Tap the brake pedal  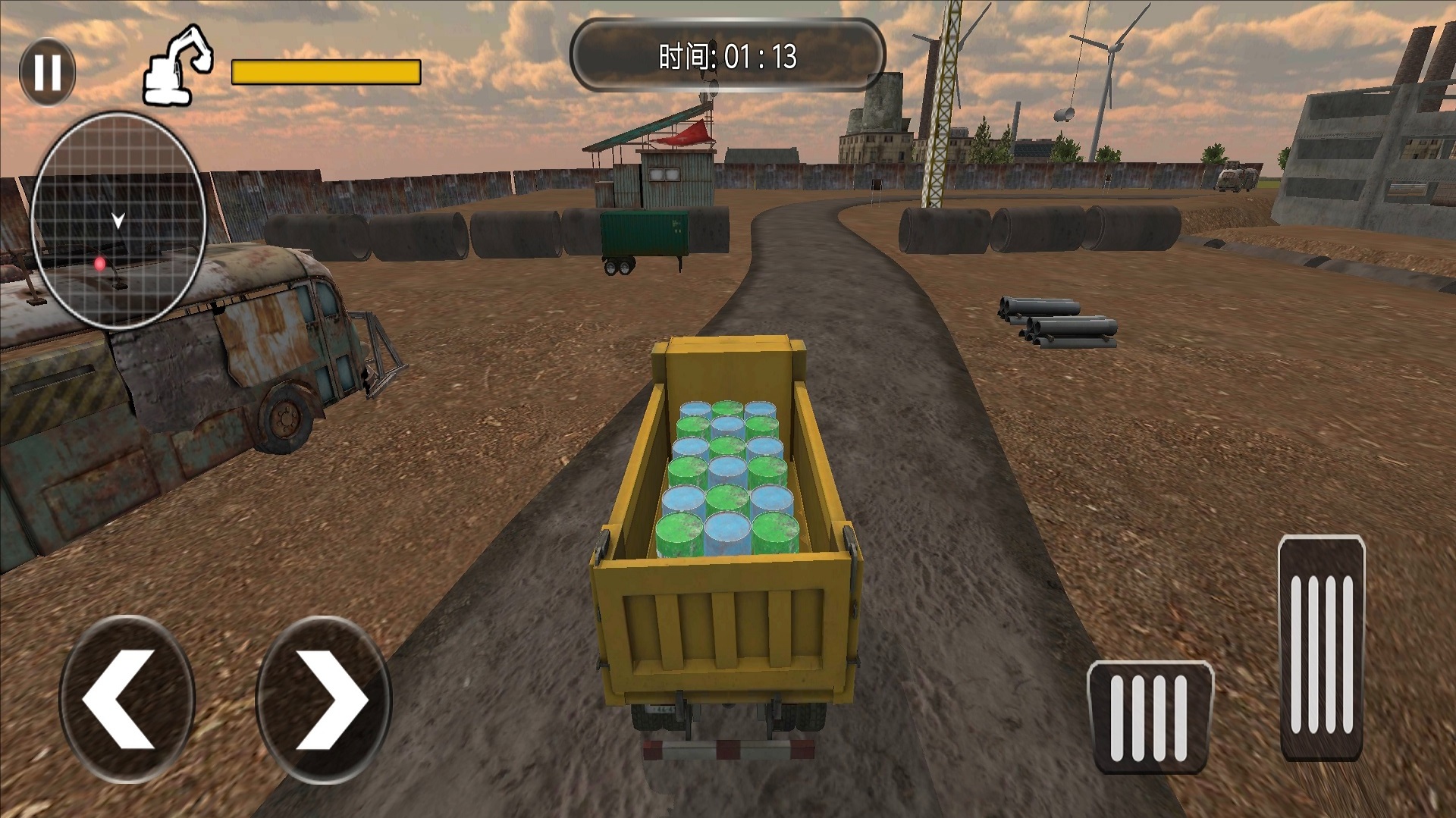point(1149,716)
